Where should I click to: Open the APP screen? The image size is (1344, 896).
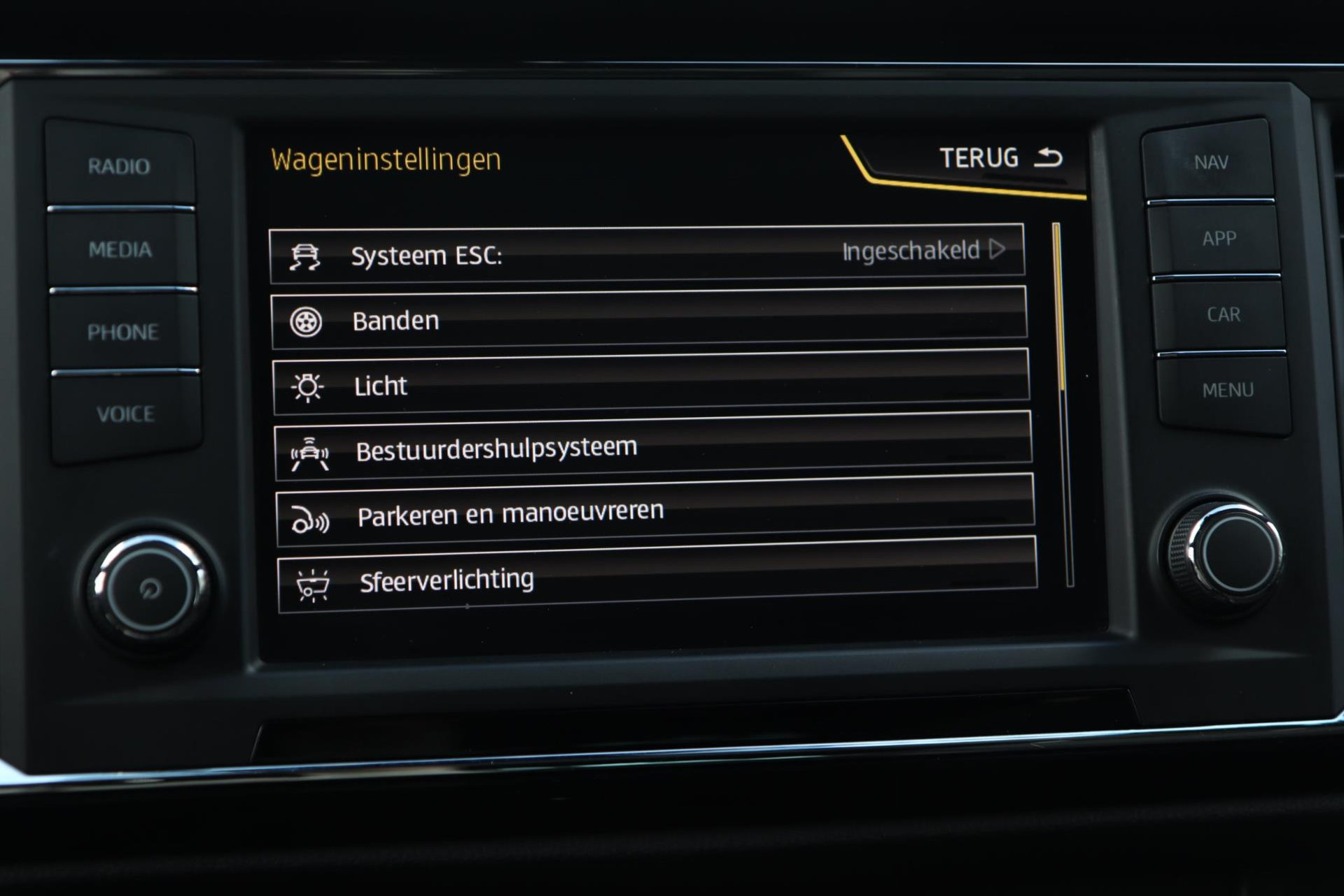[1219, 239]
